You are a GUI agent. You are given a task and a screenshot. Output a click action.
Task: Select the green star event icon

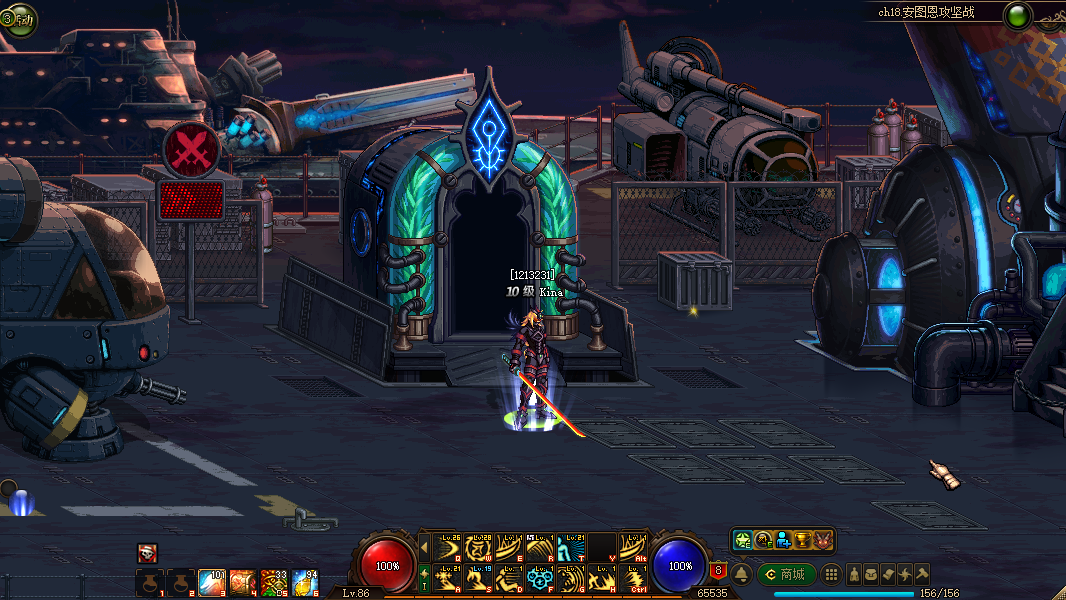click(743, 540)
